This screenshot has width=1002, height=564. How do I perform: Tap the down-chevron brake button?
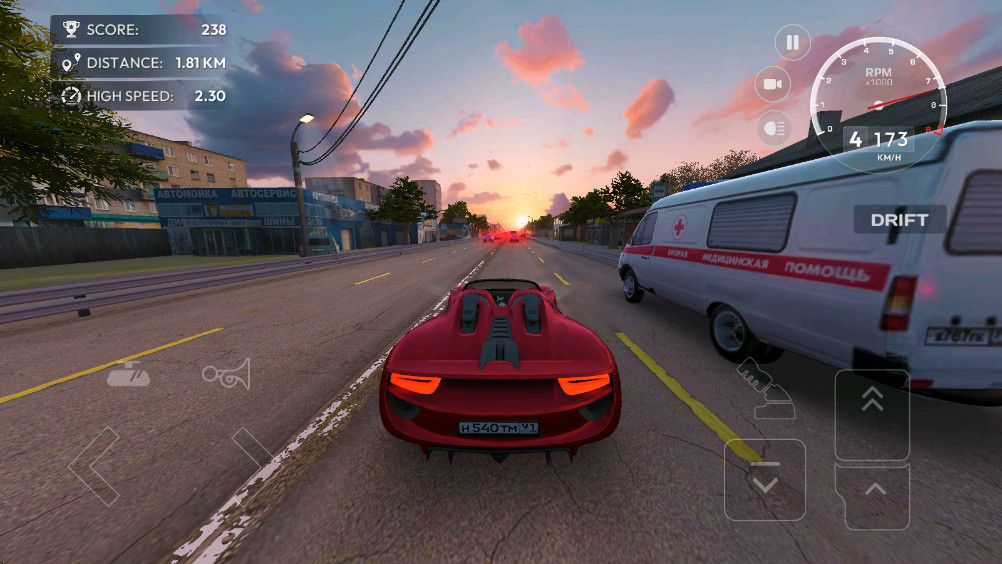tap(765, 480)
